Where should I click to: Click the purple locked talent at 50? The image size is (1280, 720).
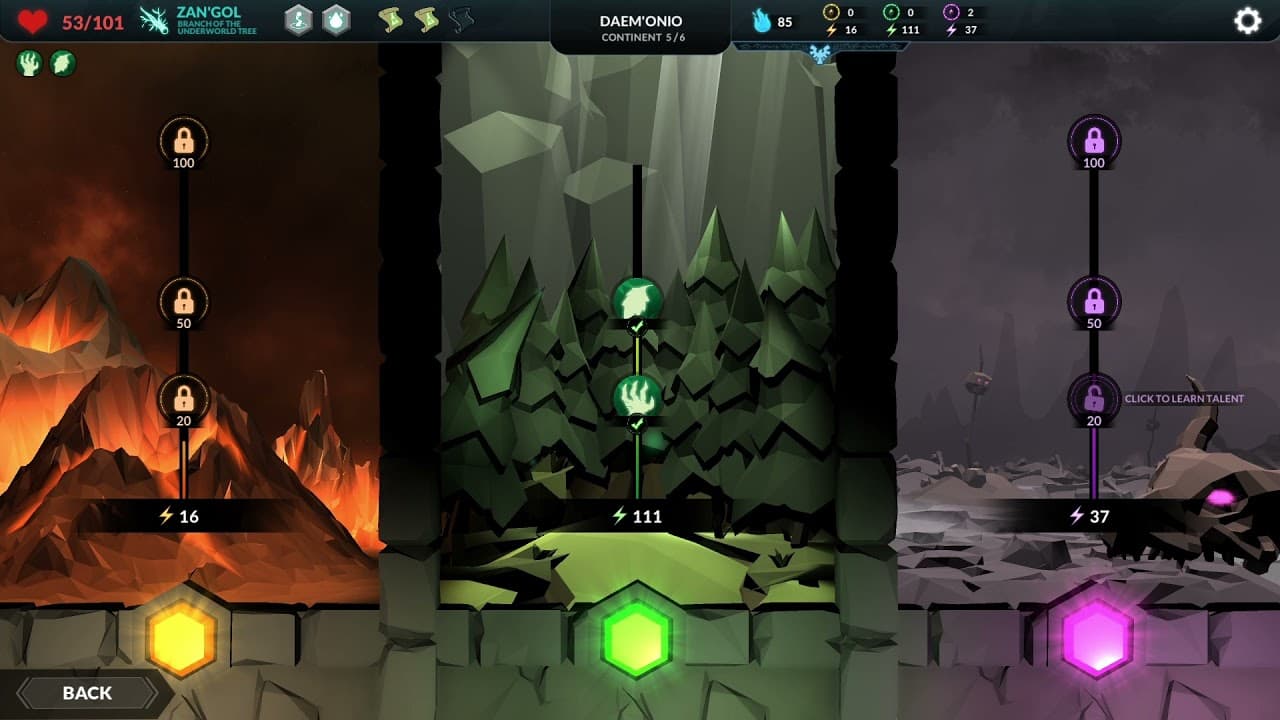click(x=1094, y=299)
